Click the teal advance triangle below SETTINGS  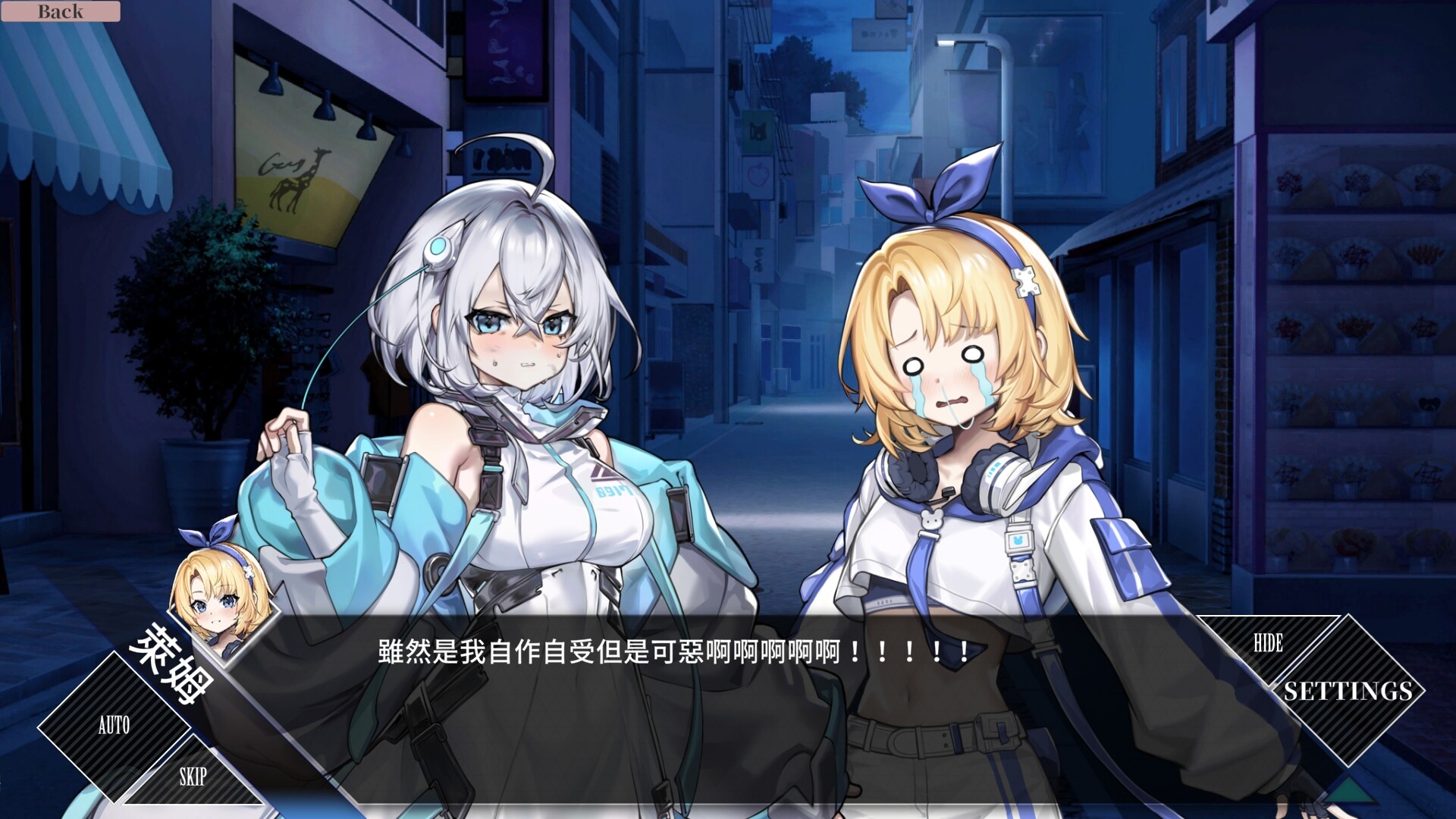tap(1349, 791)
